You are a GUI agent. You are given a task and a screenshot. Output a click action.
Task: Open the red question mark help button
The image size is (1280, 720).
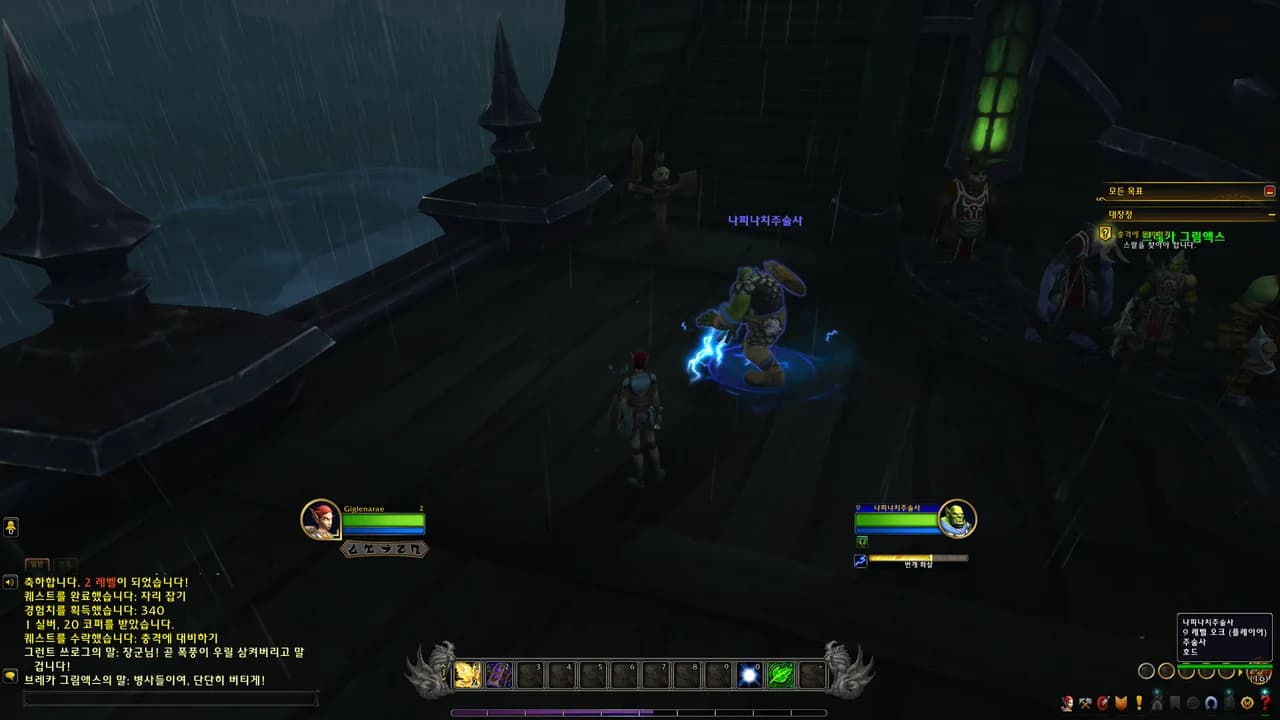1265,703
